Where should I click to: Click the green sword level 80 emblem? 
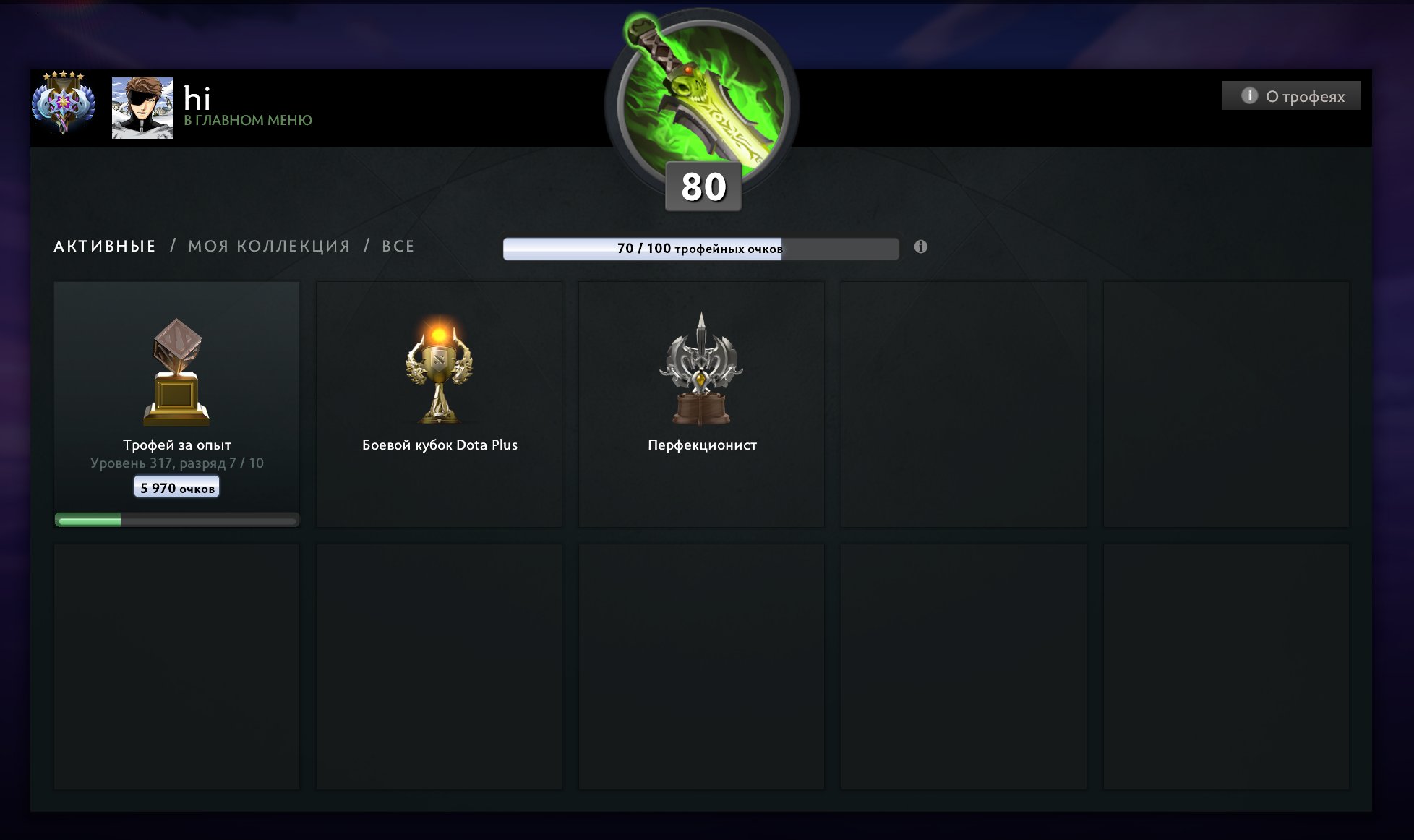[x=702, y=101]
